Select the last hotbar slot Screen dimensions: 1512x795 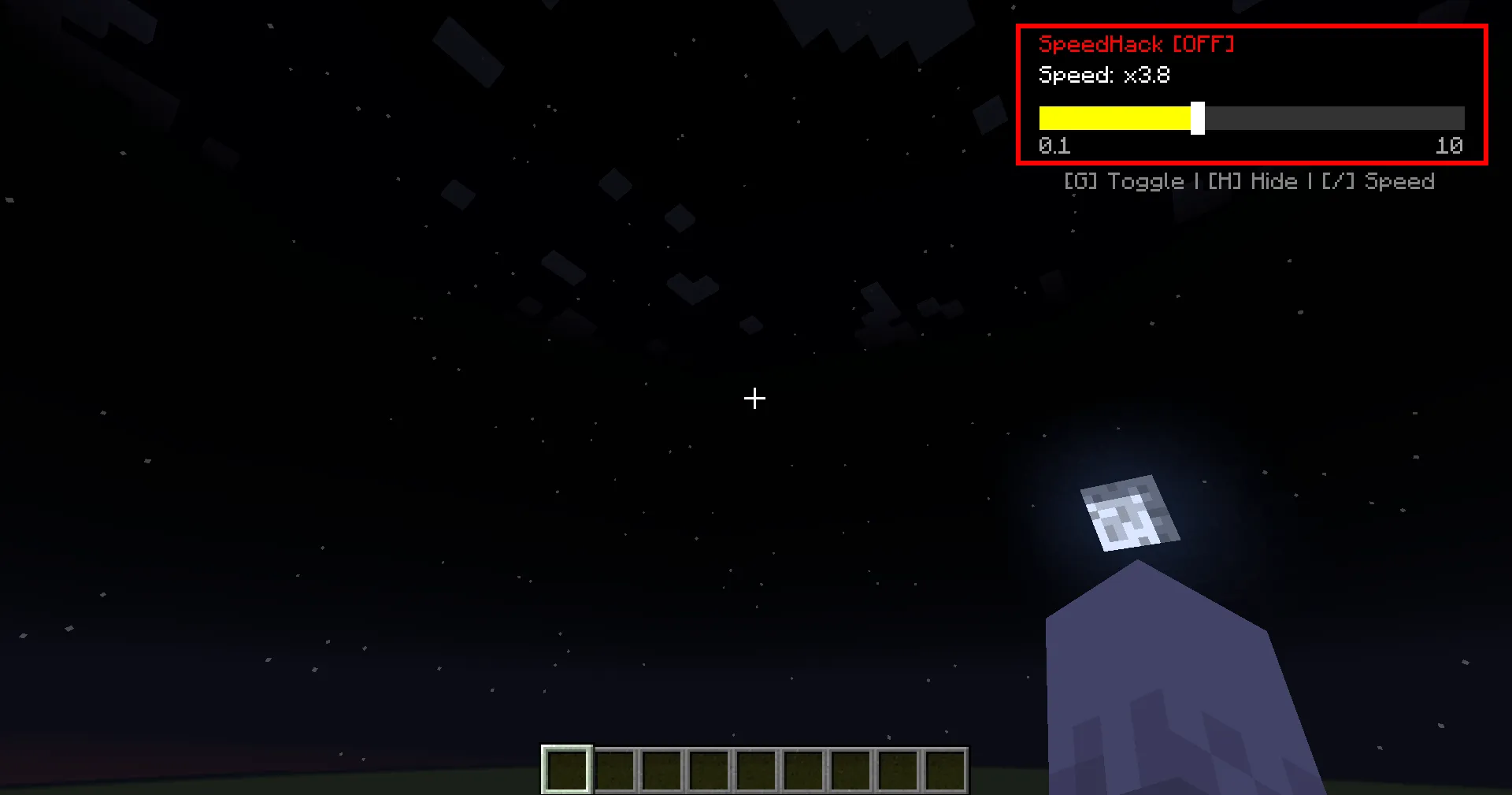coord(945,770)
